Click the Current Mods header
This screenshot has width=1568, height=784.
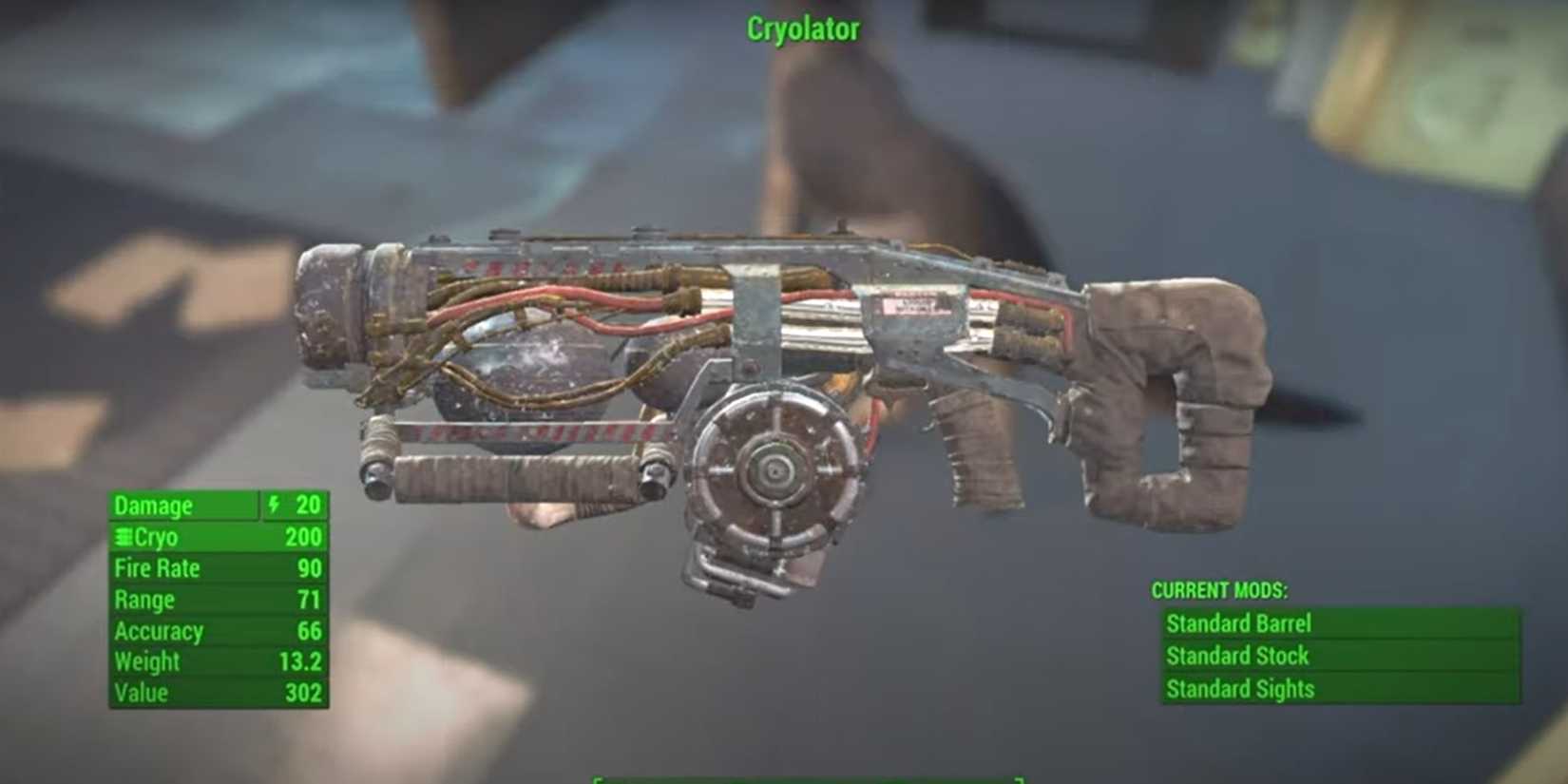(1219, 589)
